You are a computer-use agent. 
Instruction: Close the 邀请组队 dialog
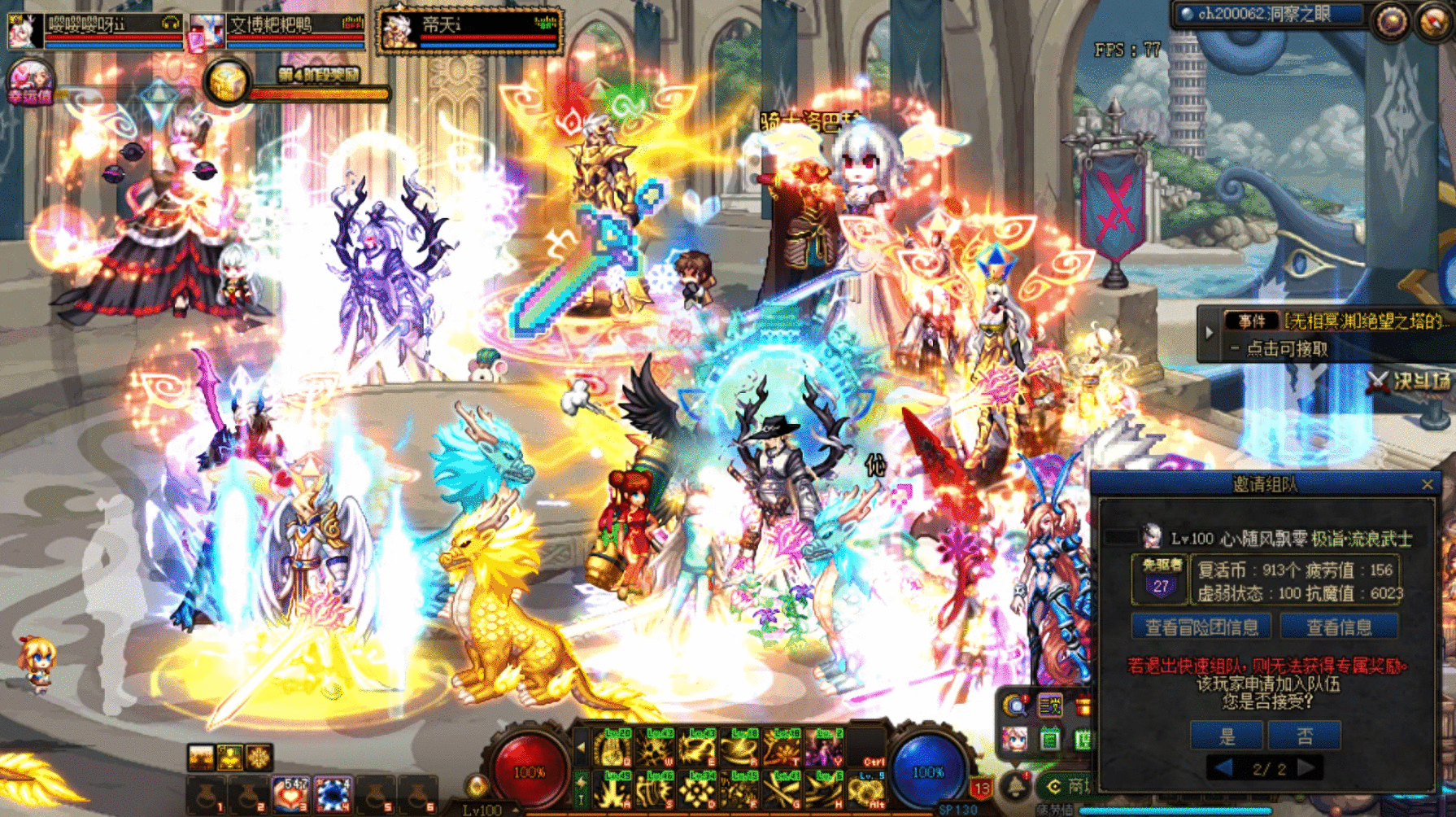1428,485
